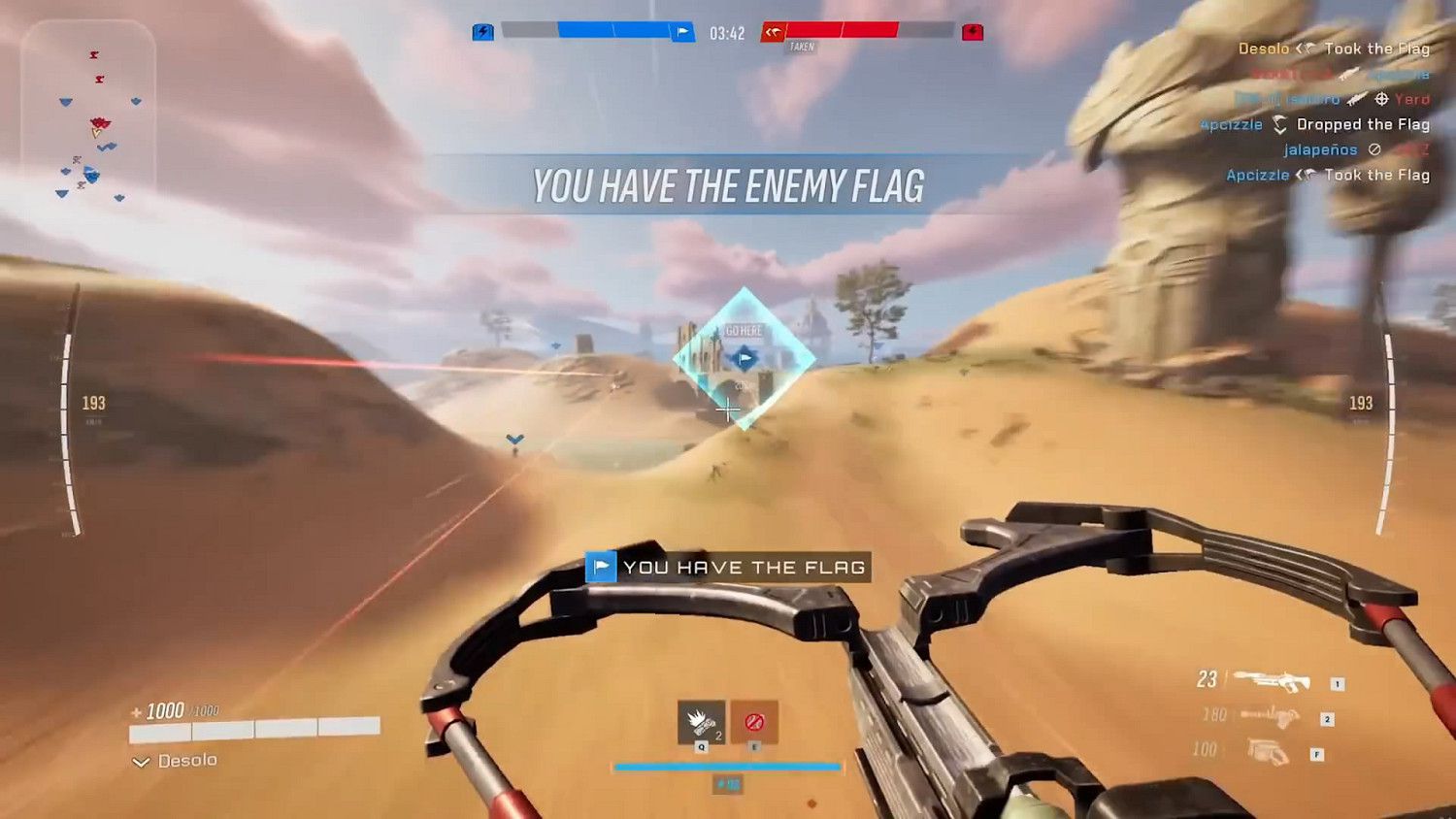Click the blue ability progress bar at bottom center

coord(726,767)
